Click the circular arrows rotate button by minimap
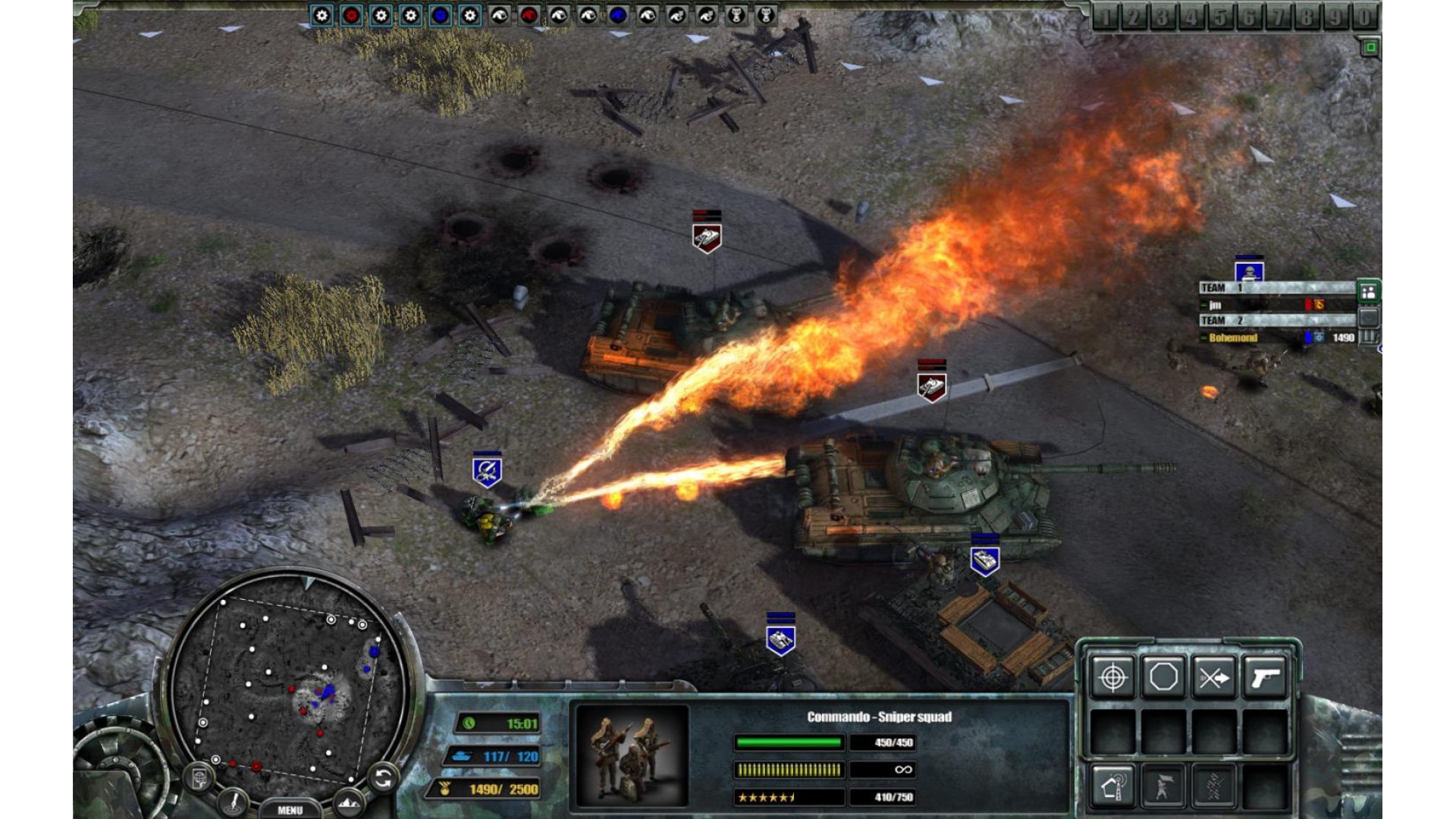The height and width of the screenshot is (819, 1456). tap(383, 777)
